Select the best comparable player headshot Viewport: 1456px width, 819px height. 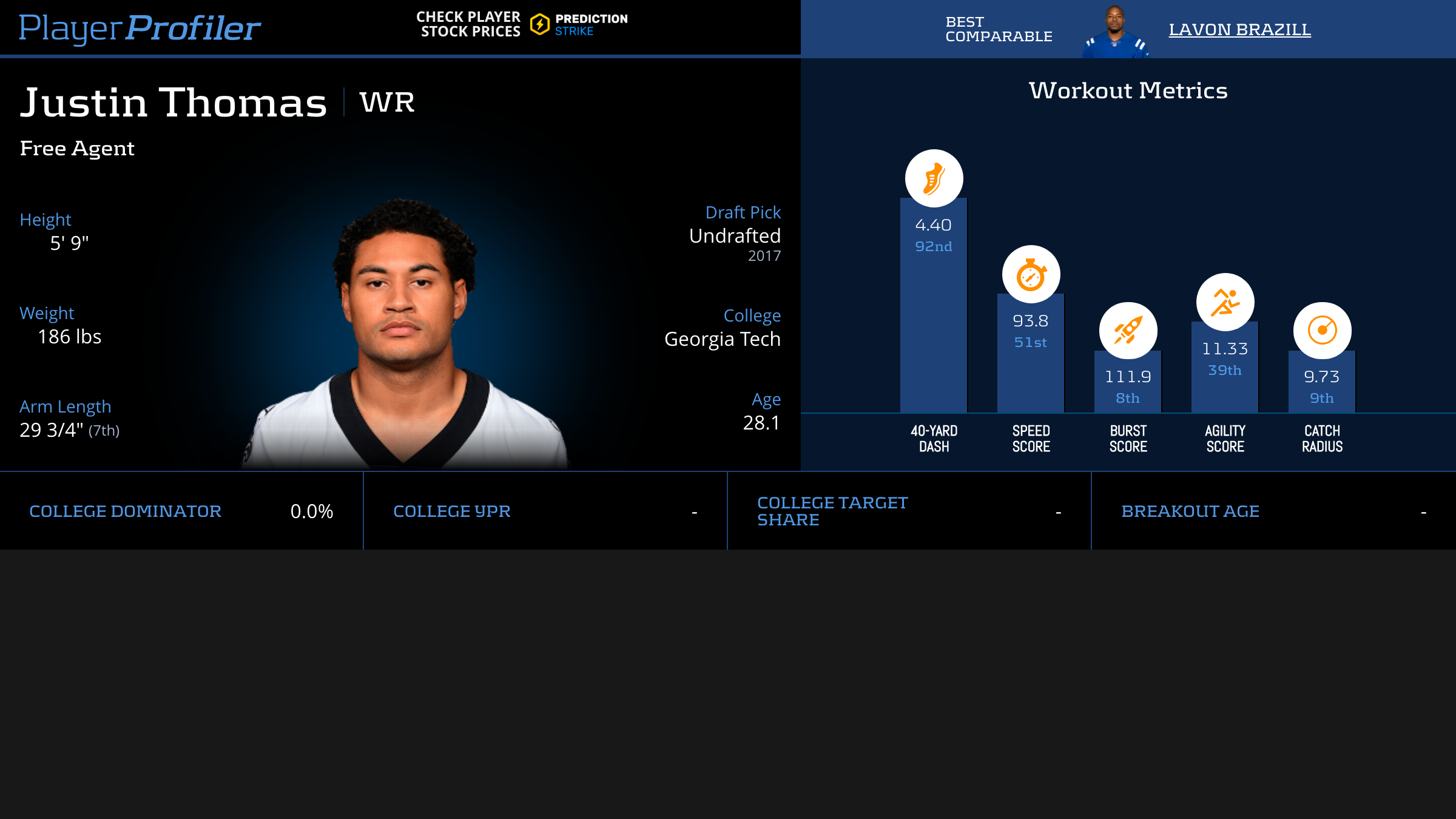coord(1115,32)
